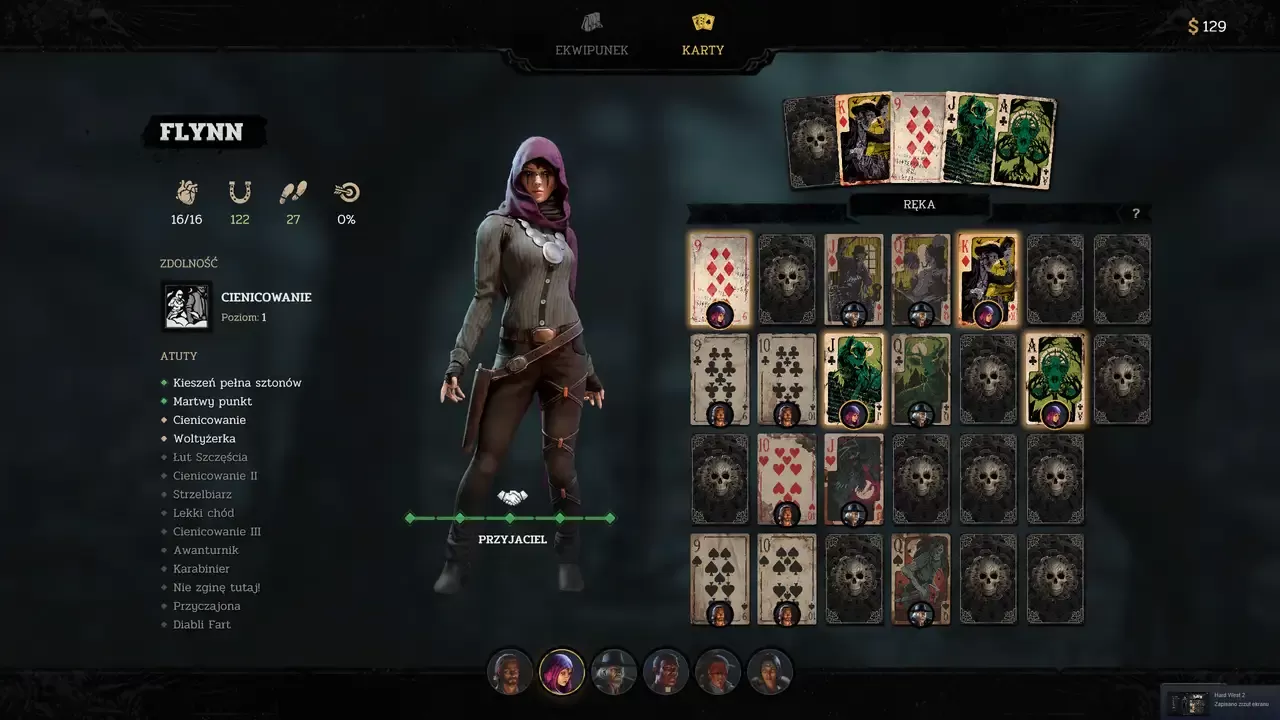Select the jack of diamonds card

[853, 280]
